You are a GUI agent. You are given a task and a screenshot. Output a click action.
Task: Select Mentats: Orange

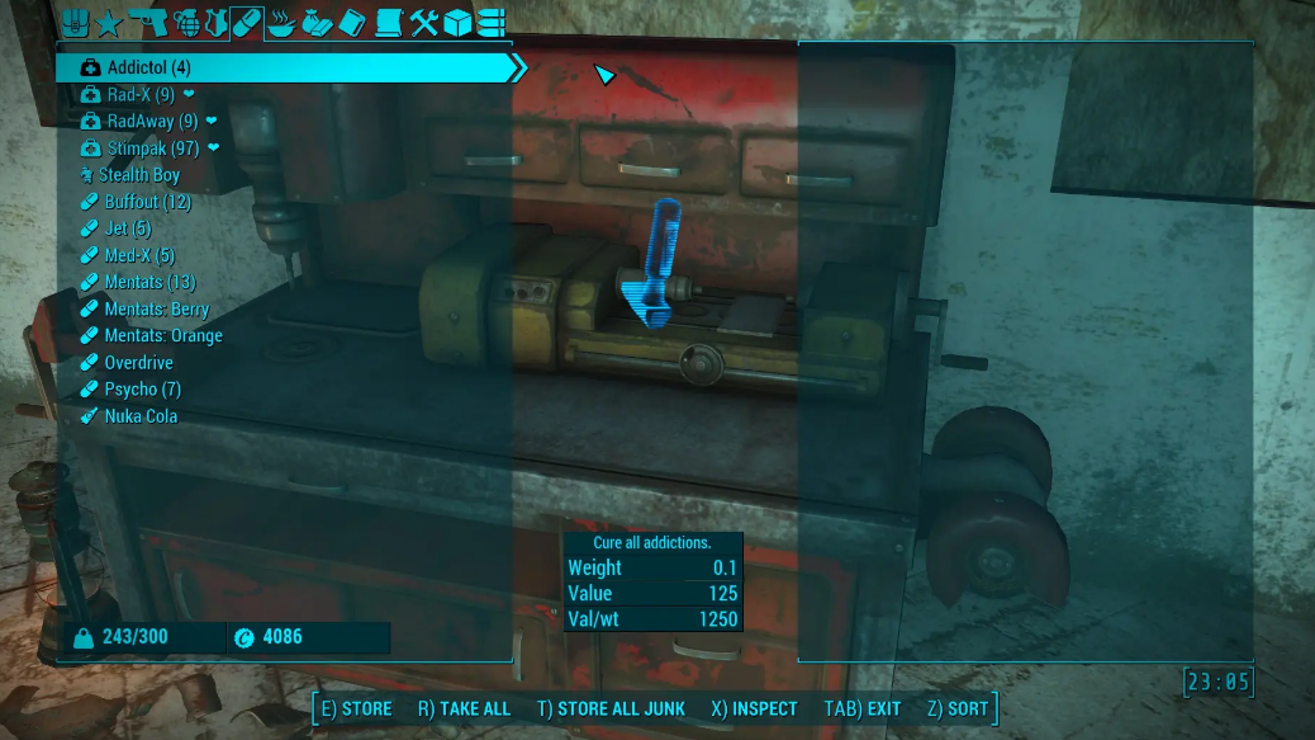(163, 337)
